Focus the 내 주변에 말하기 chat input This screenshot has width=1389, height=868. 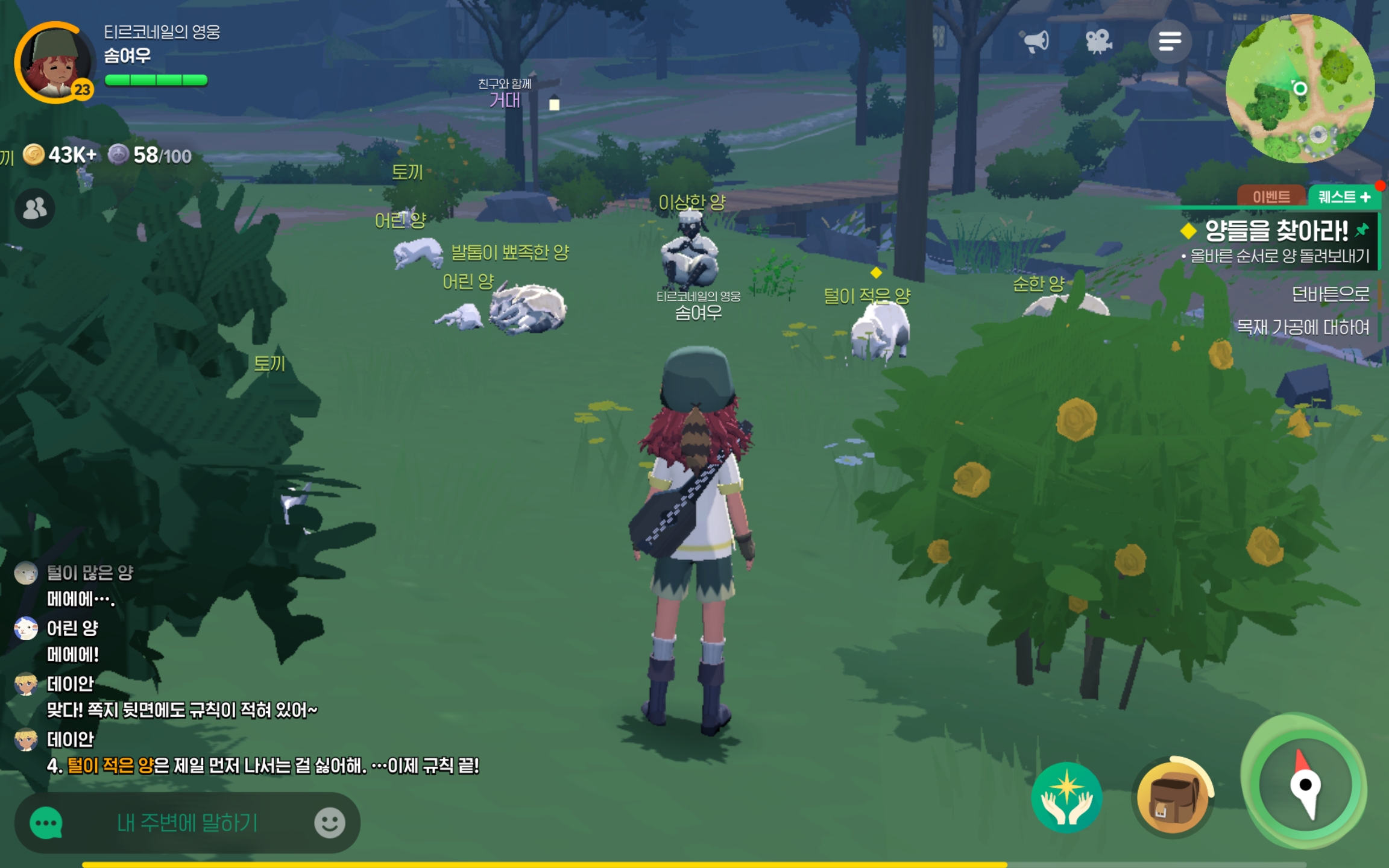(x=187, y=823)
